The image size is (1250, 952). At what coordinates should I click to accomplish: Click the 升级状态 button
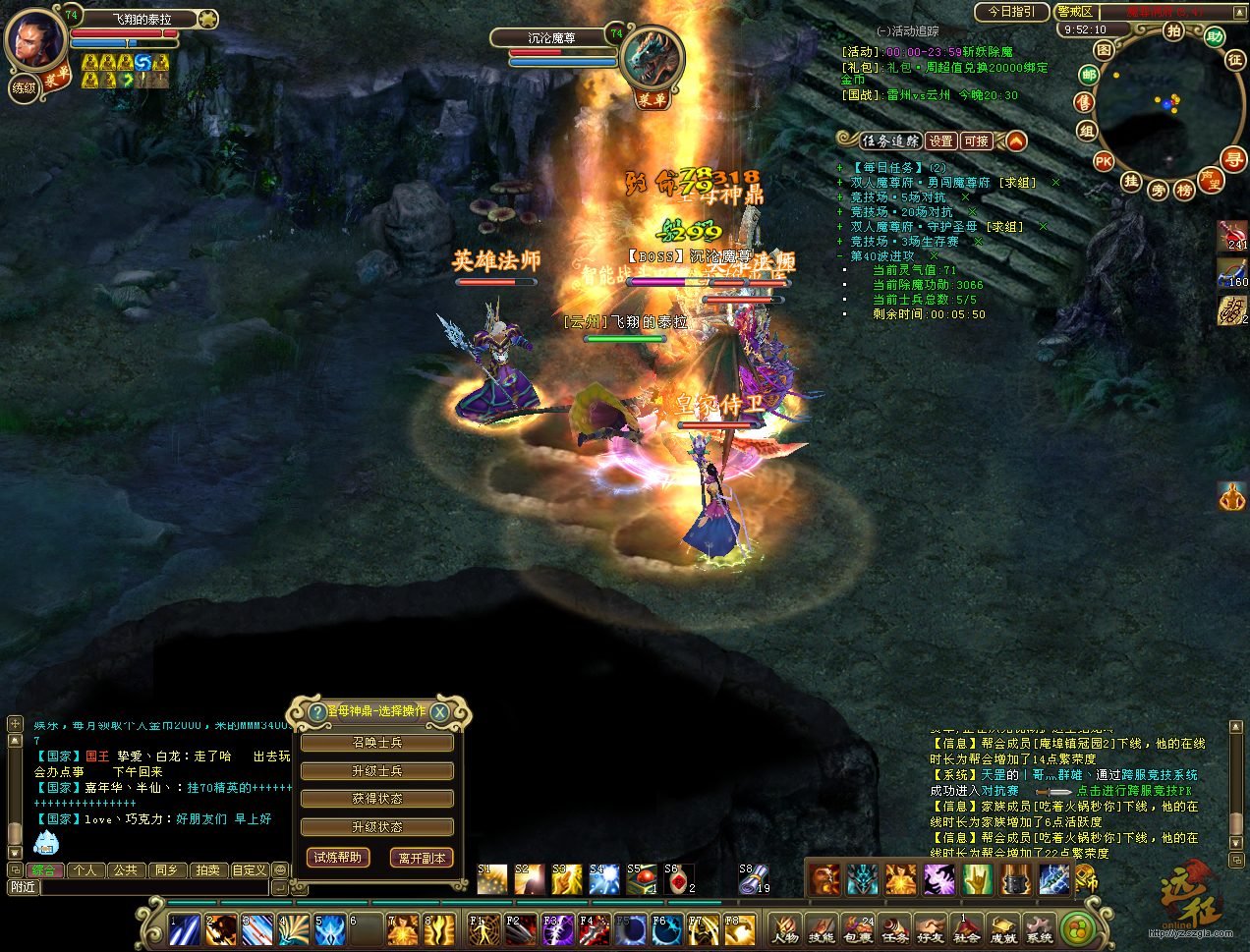tap(377, 827)
